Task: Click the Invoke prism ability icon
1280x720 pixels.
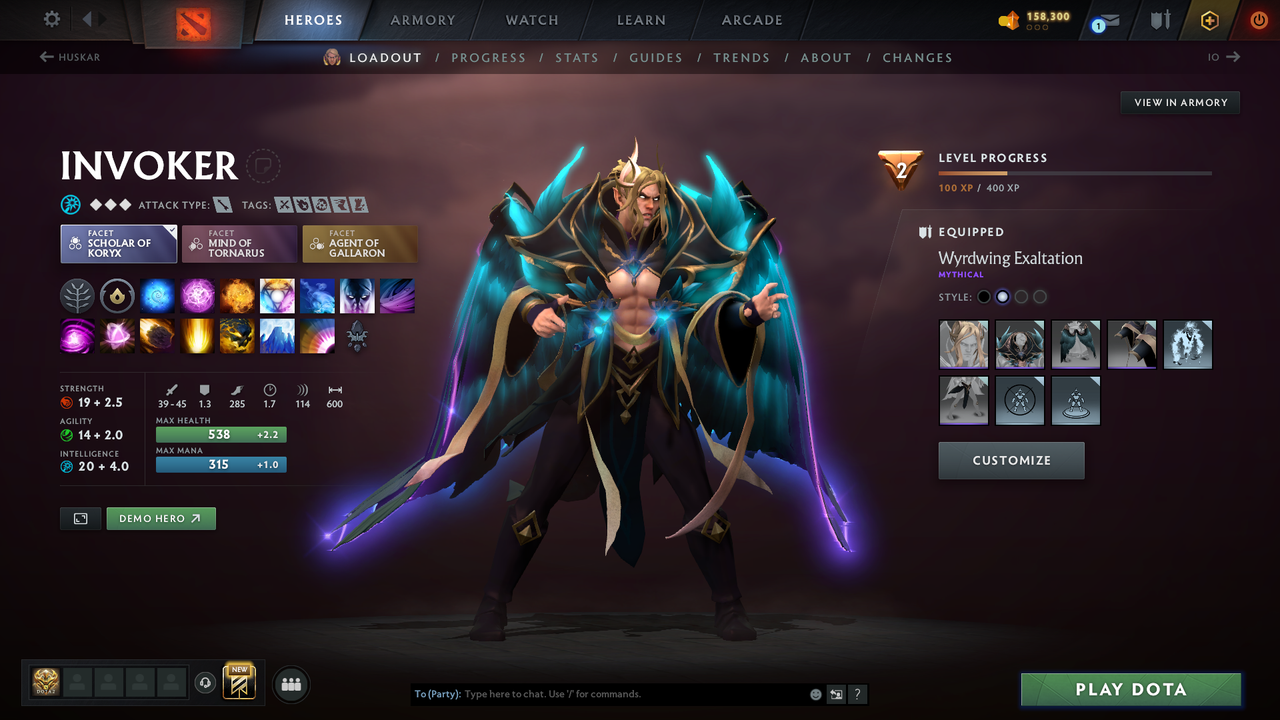Action: [x=277, y=295]
